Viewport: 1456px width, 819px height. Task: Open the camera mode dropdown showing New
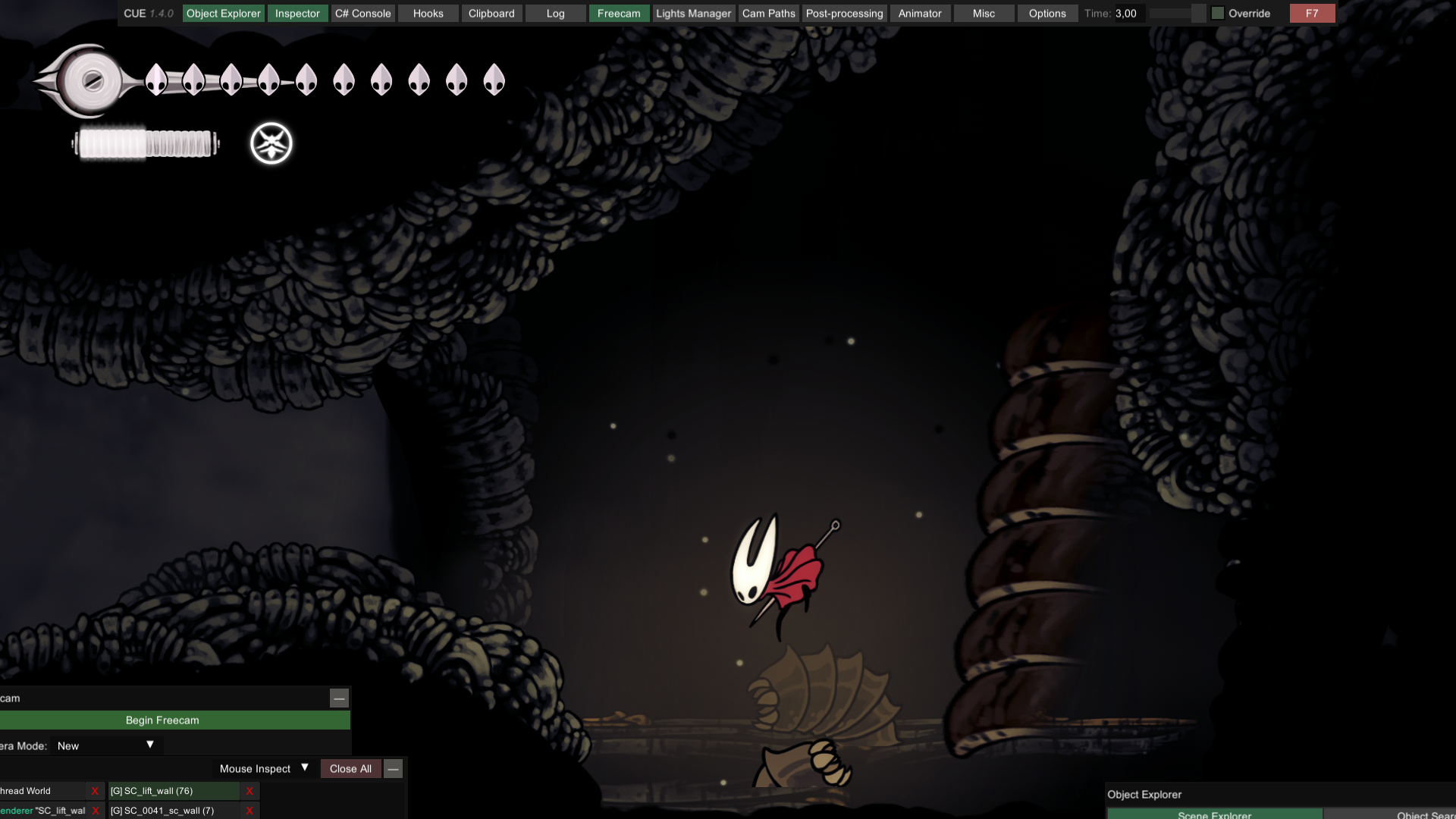click(105, 745)
